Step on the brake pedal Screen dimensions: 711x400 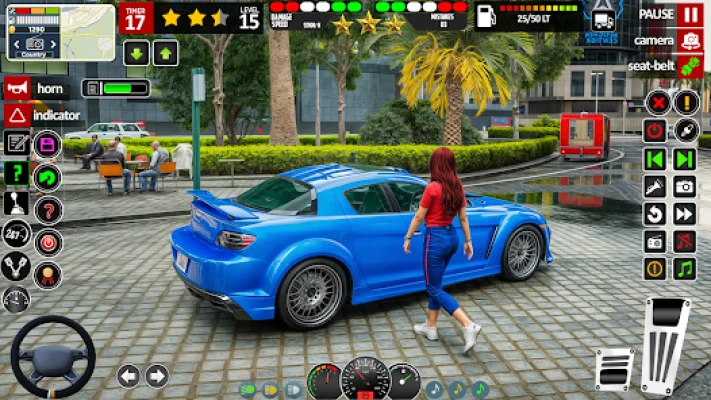[x=615, y=368]
